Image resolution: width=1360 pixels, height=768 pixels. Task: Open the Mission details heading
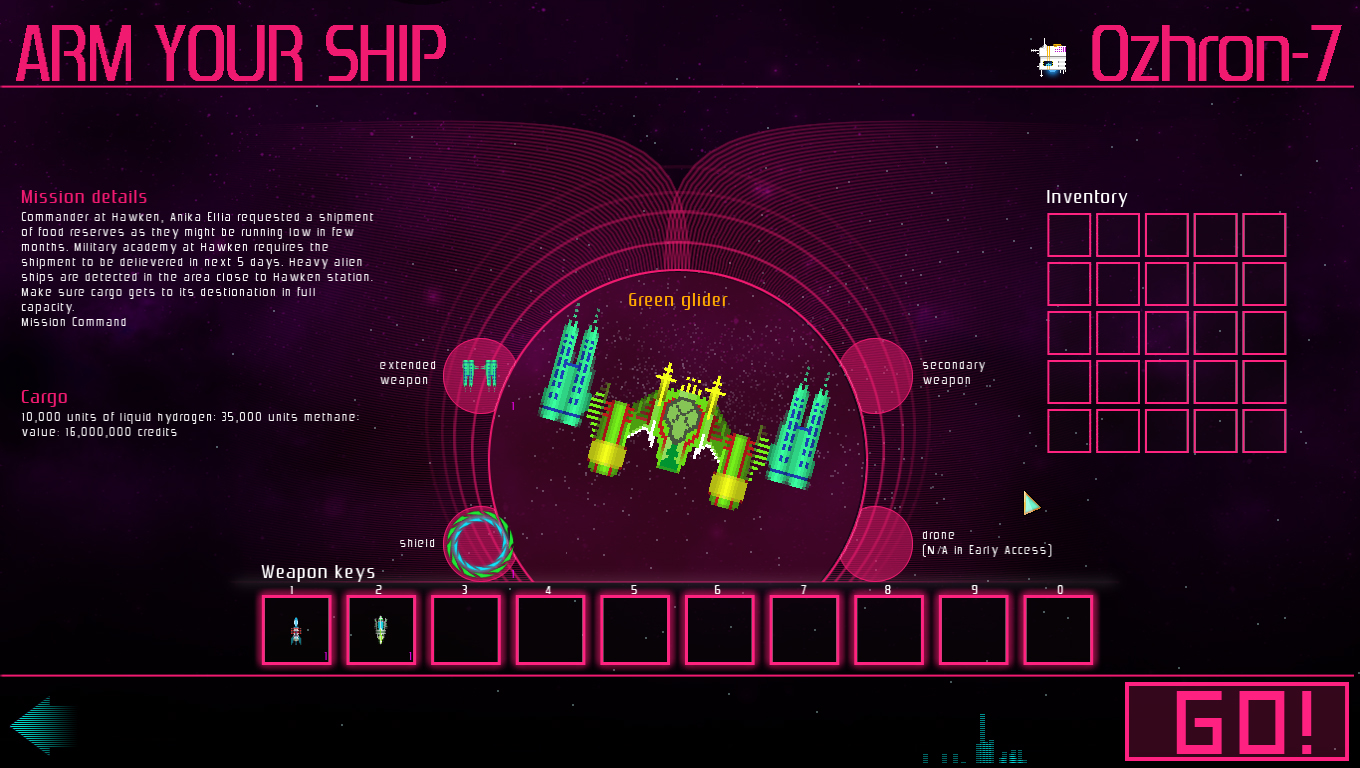coord(83,196)
